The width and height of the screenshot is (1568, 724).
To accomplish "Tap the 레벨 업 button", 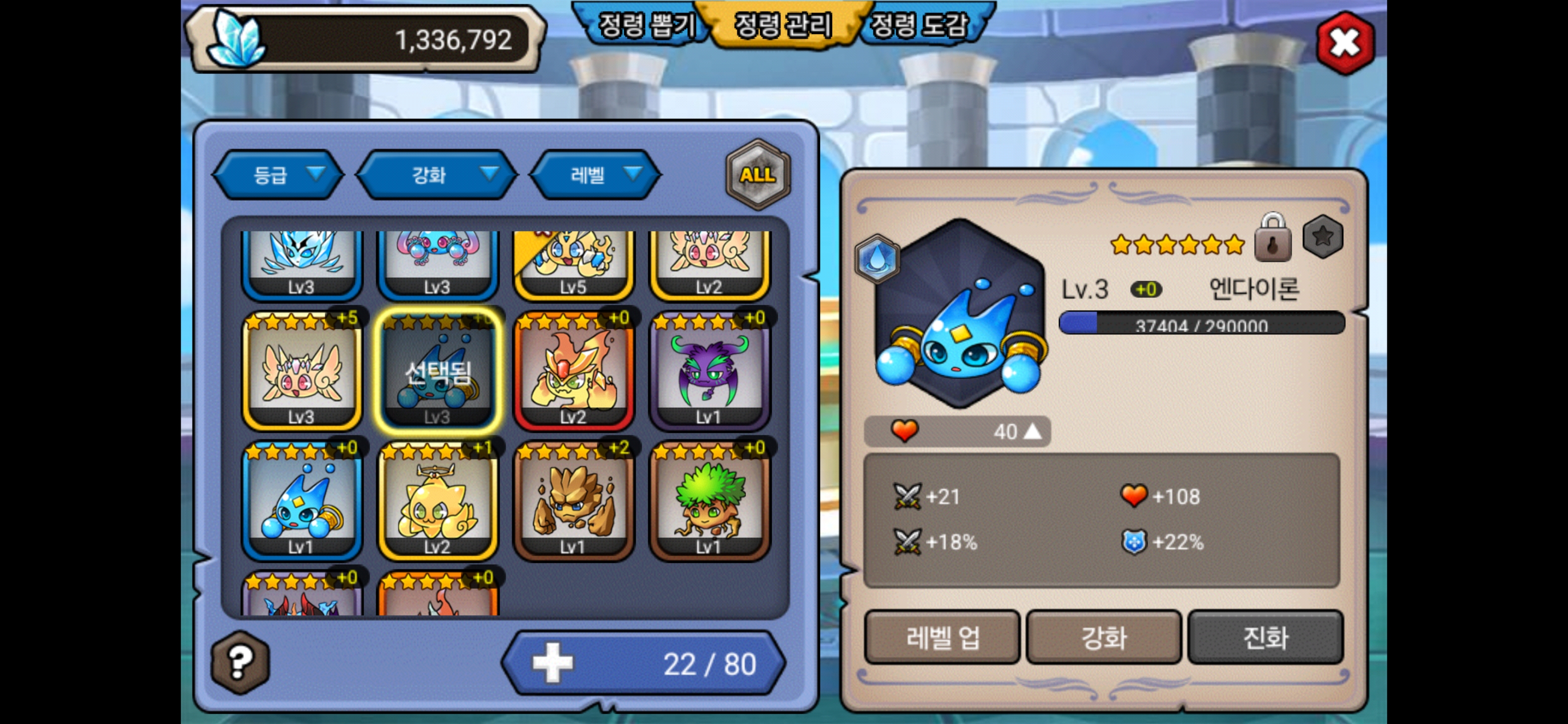I will (x=942, y=638).
